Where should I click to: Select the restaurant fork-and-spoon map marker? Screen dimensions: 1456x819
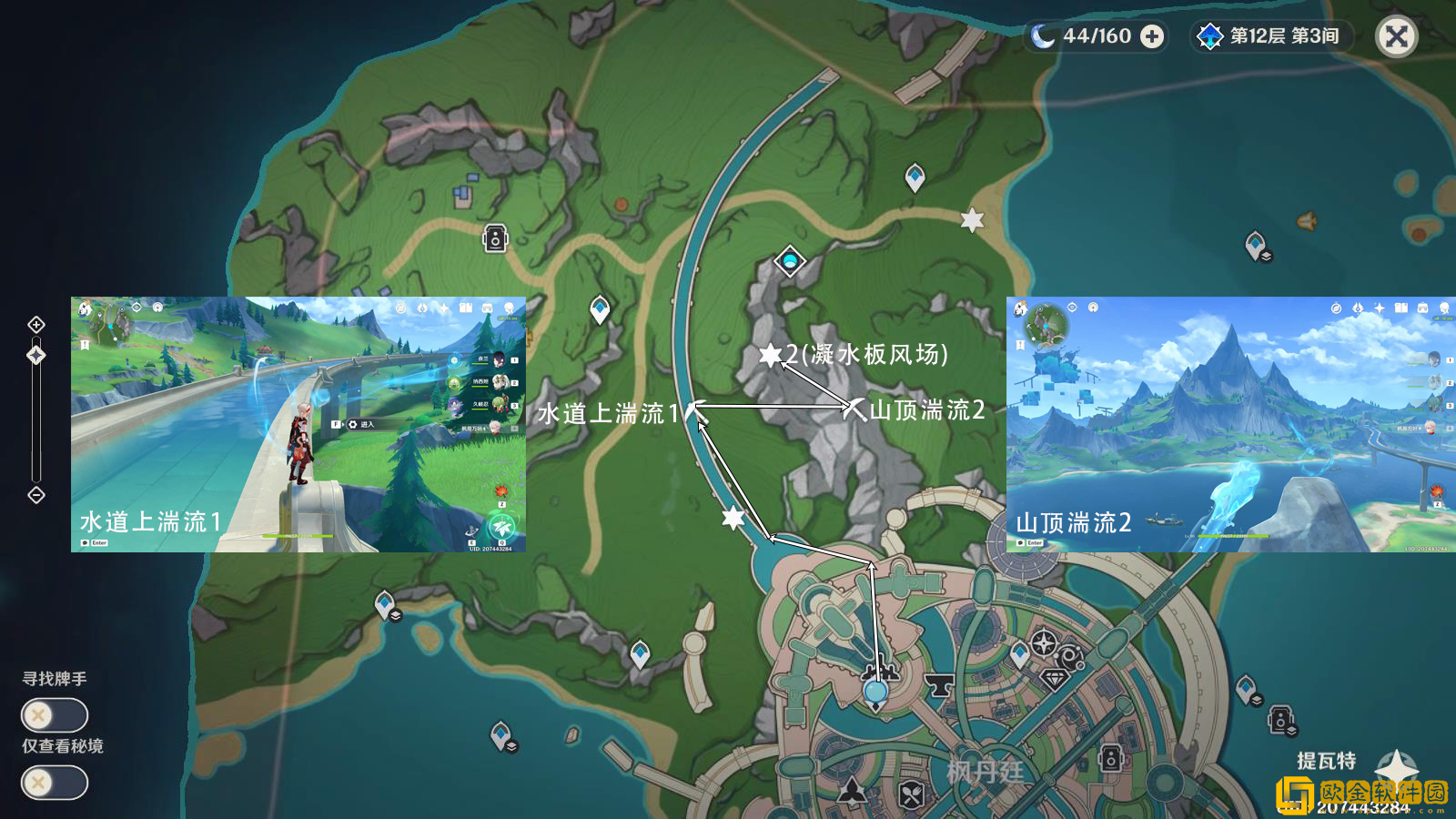pos(912,795)
